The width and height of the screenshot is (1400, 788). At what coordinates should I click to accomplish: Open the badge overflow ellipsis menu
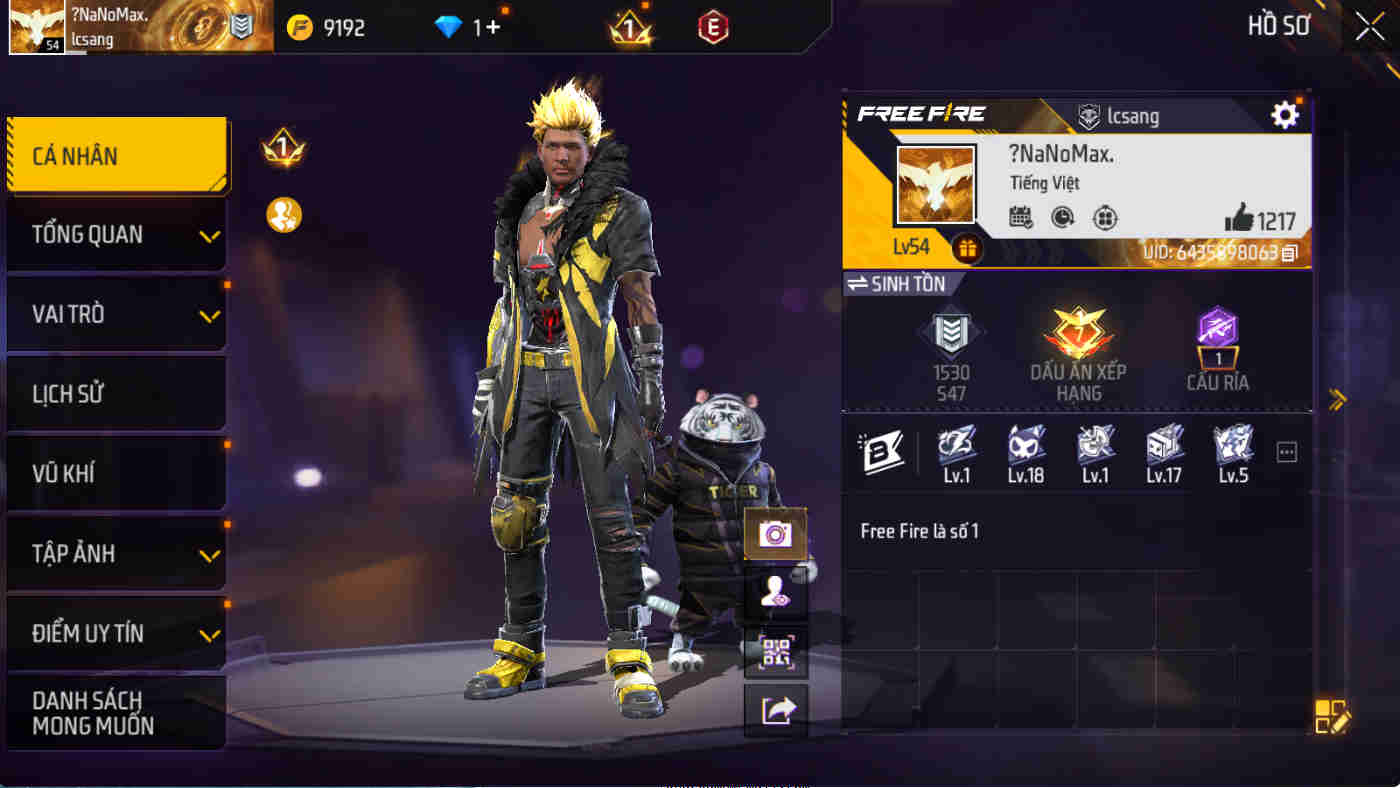1287,451
